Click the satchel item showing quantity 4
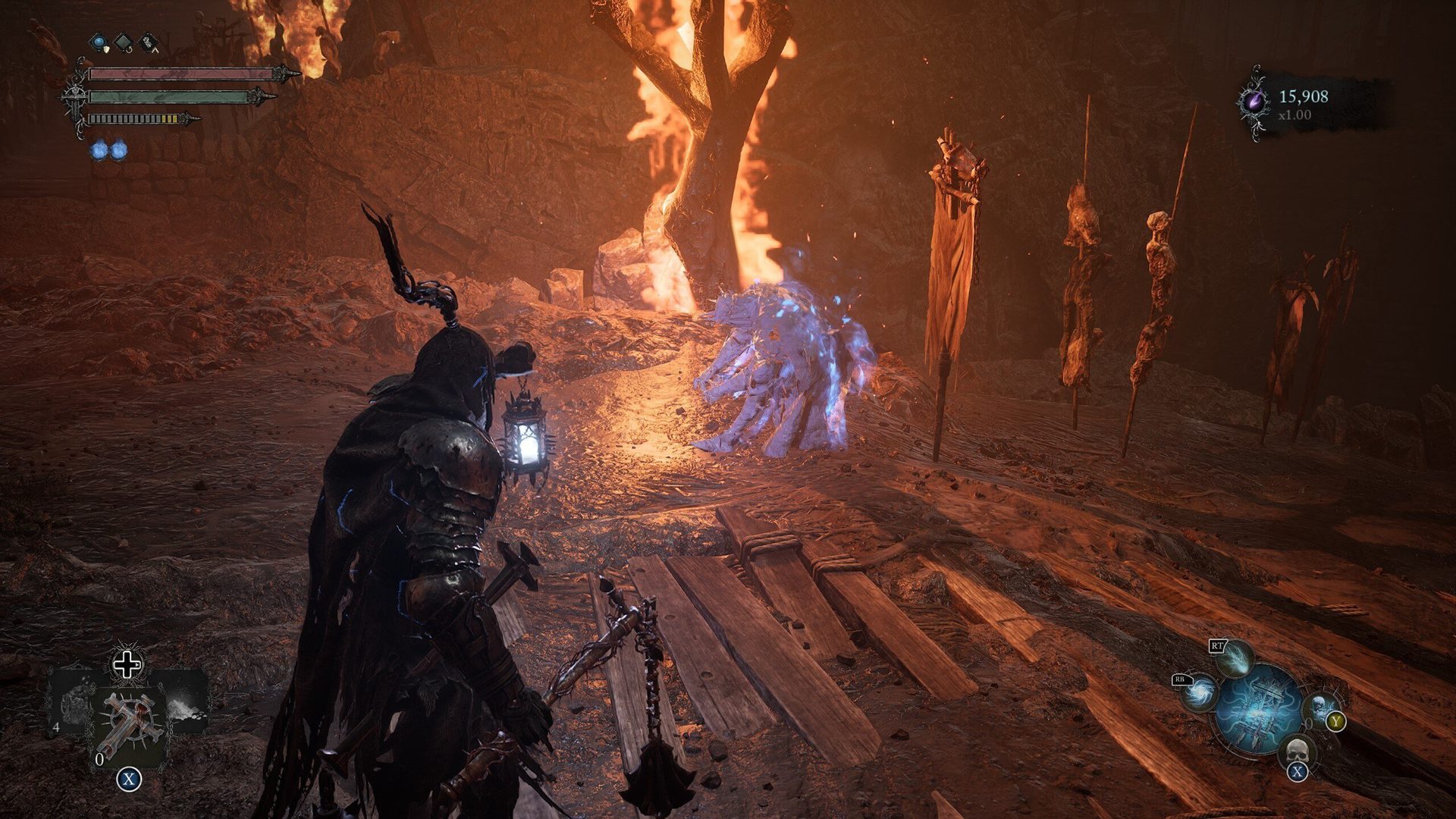 coord(76,704)
